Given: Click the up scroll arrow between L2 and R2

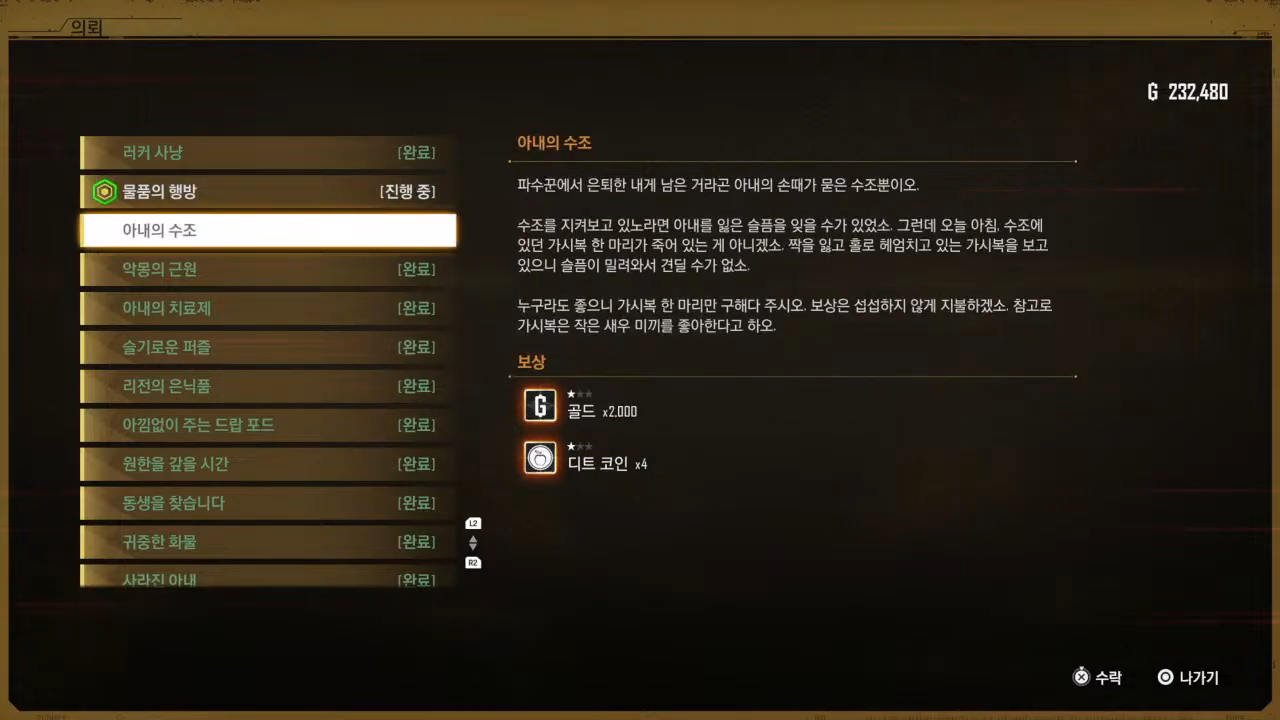Looking at the screenshot, I should pos(472,538).
